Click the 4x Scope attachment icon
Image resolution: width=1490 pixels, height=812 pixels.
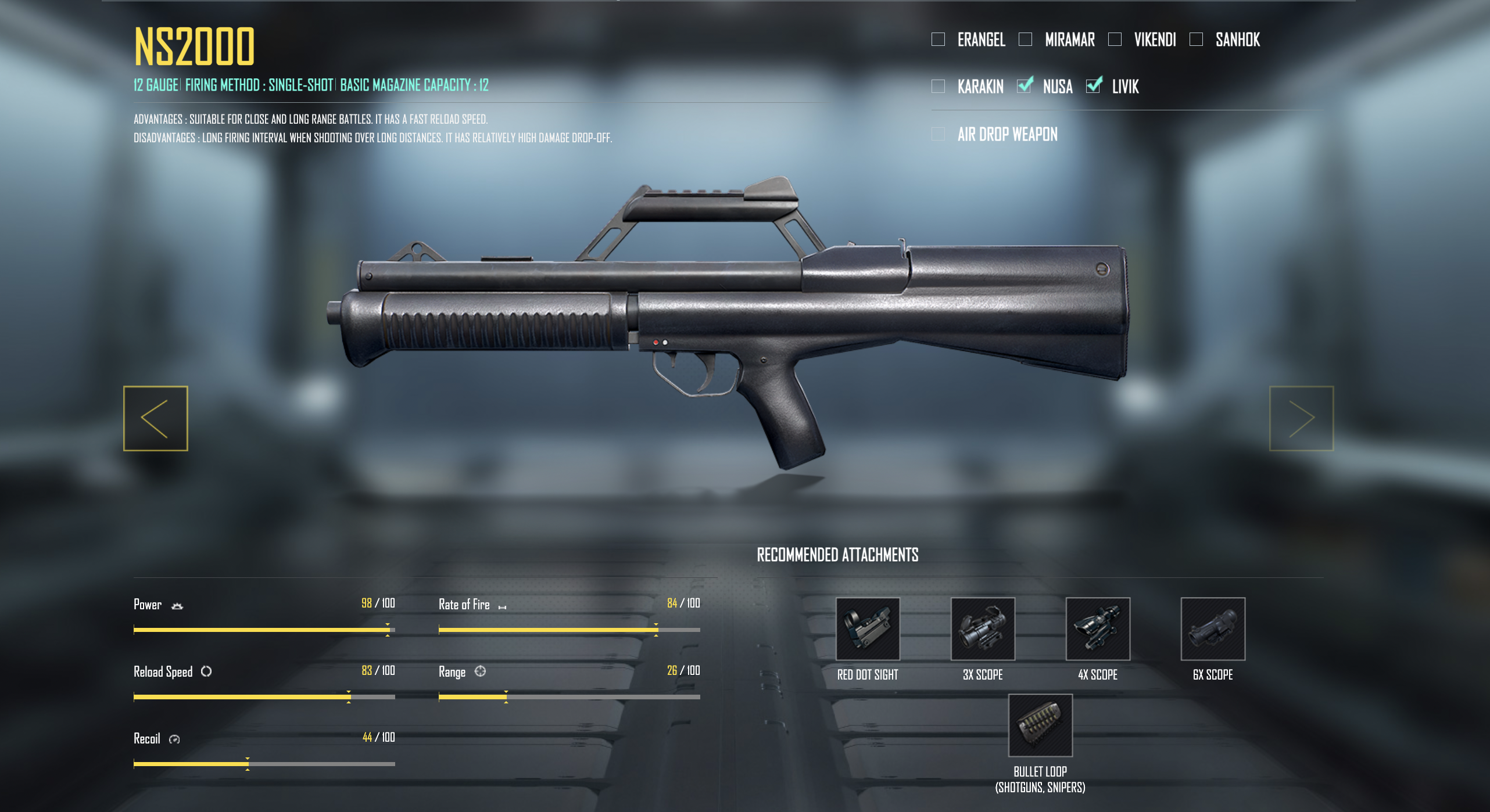coord(1098,629)
